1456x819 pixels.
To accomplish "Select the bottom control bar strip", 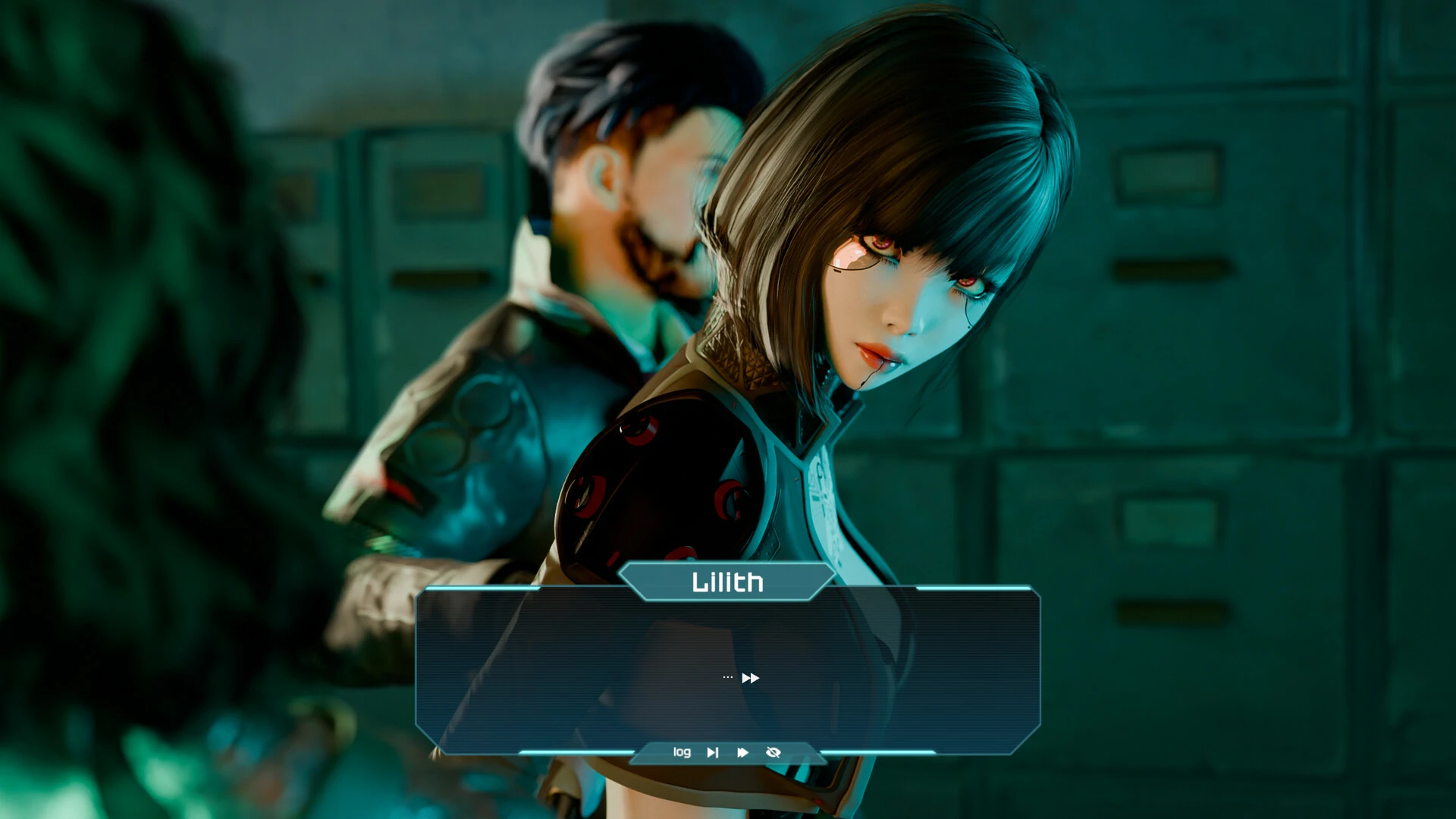I will [728, 752].
